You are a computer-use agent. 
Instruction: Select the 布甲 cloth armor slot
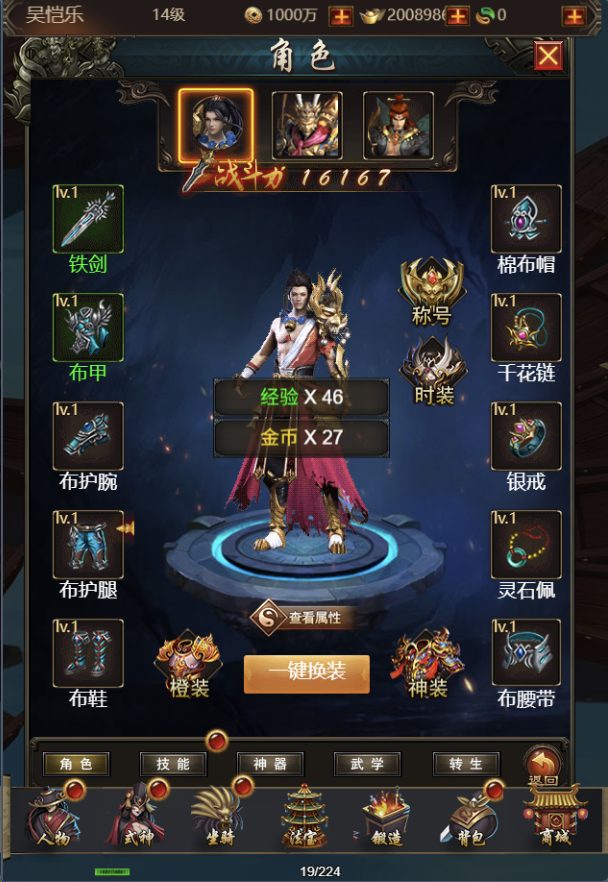[x=88, y=327]
